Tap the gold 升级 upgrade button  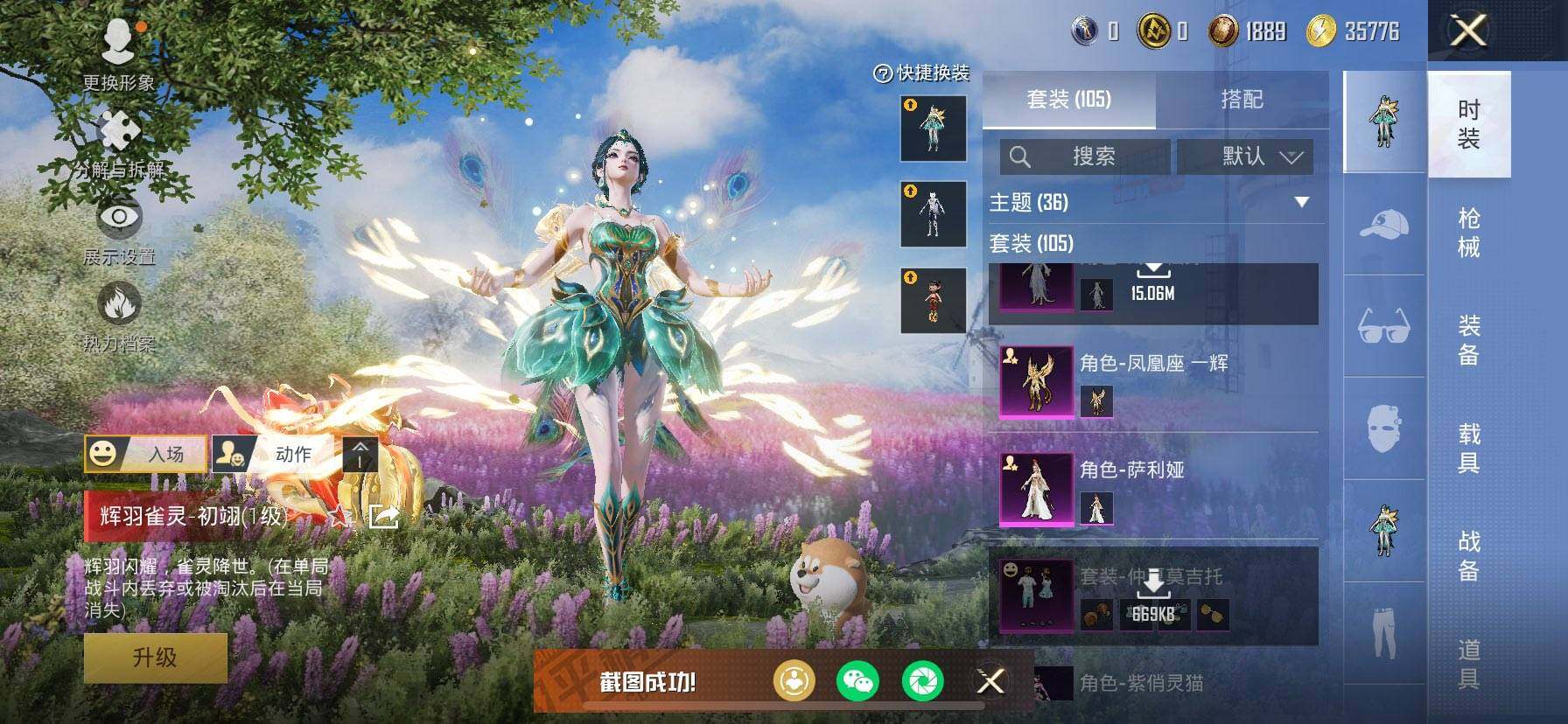pos(155,658)
